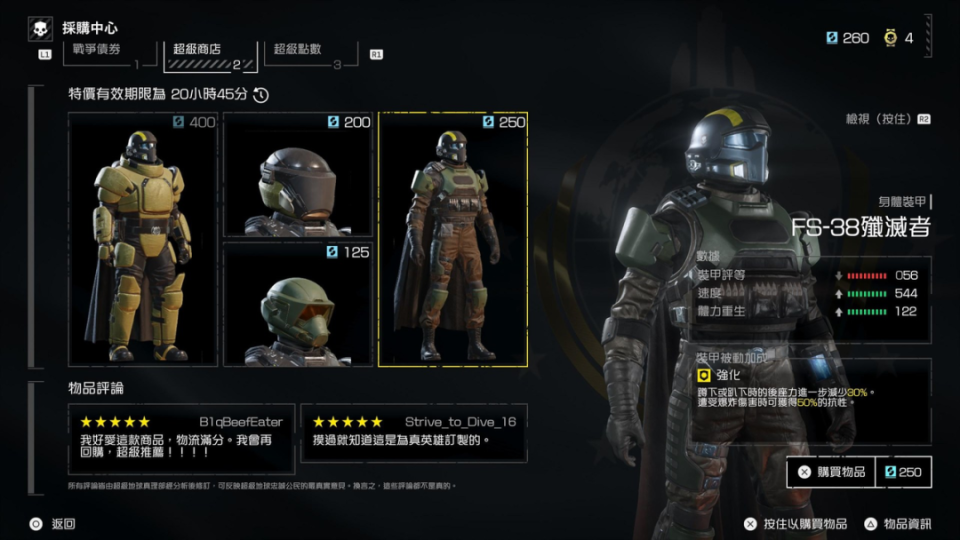960x540 pixels.
Task: Select the yellow armor priced 400
Action: tap(143, 239)
